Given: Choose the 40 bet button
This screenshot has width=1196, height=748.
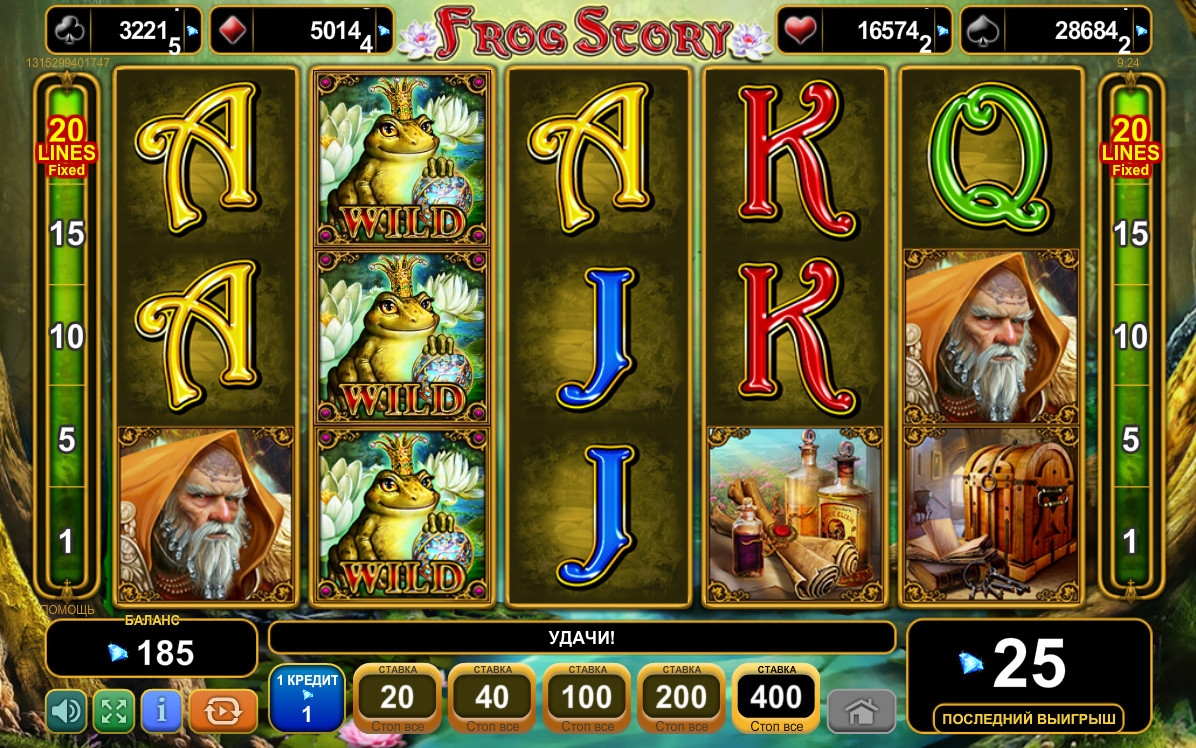Looking at the screenshot, I should 491,698.
